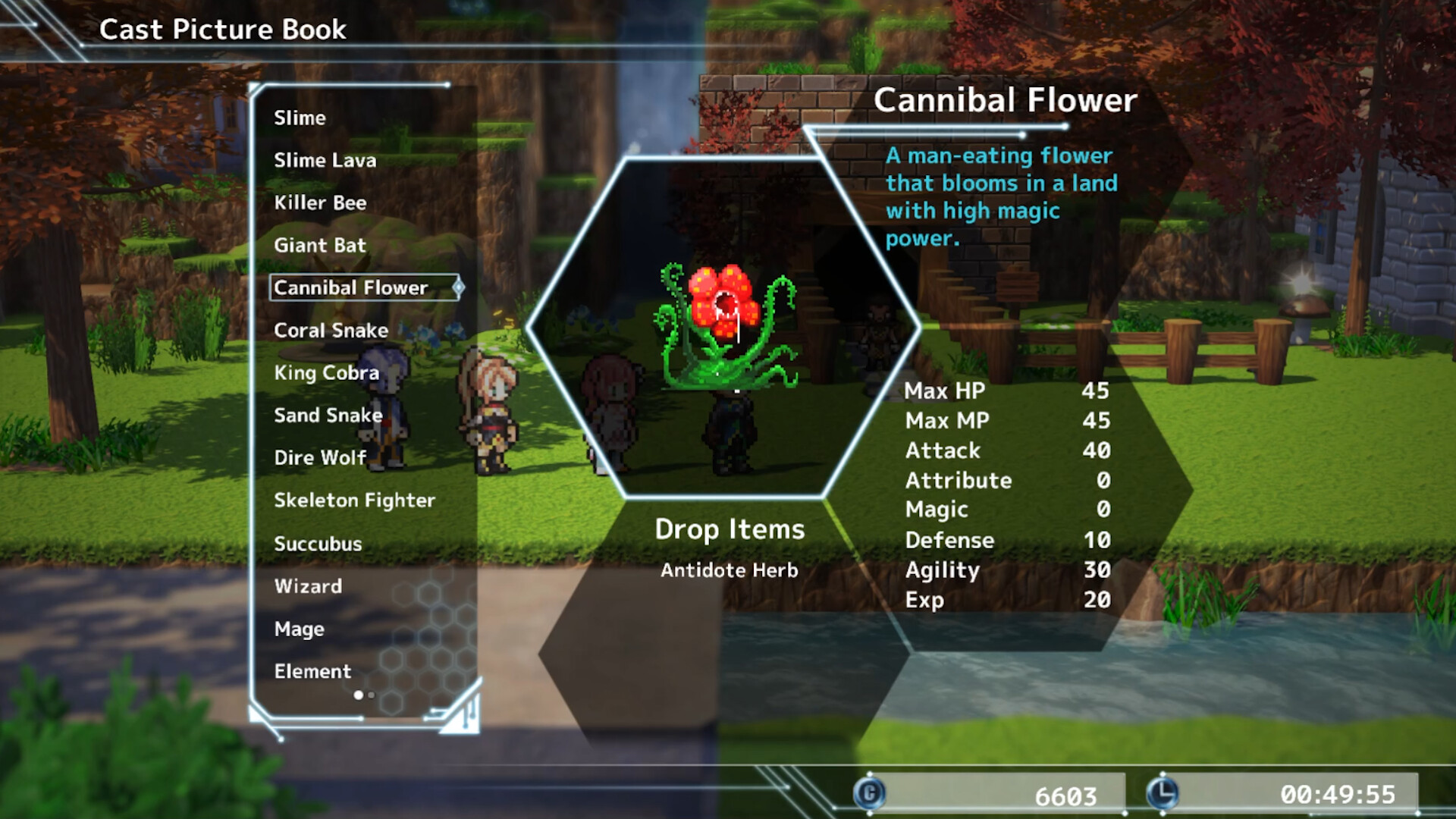
Task: Open the Succubus entry
Action: pos(318,543)
